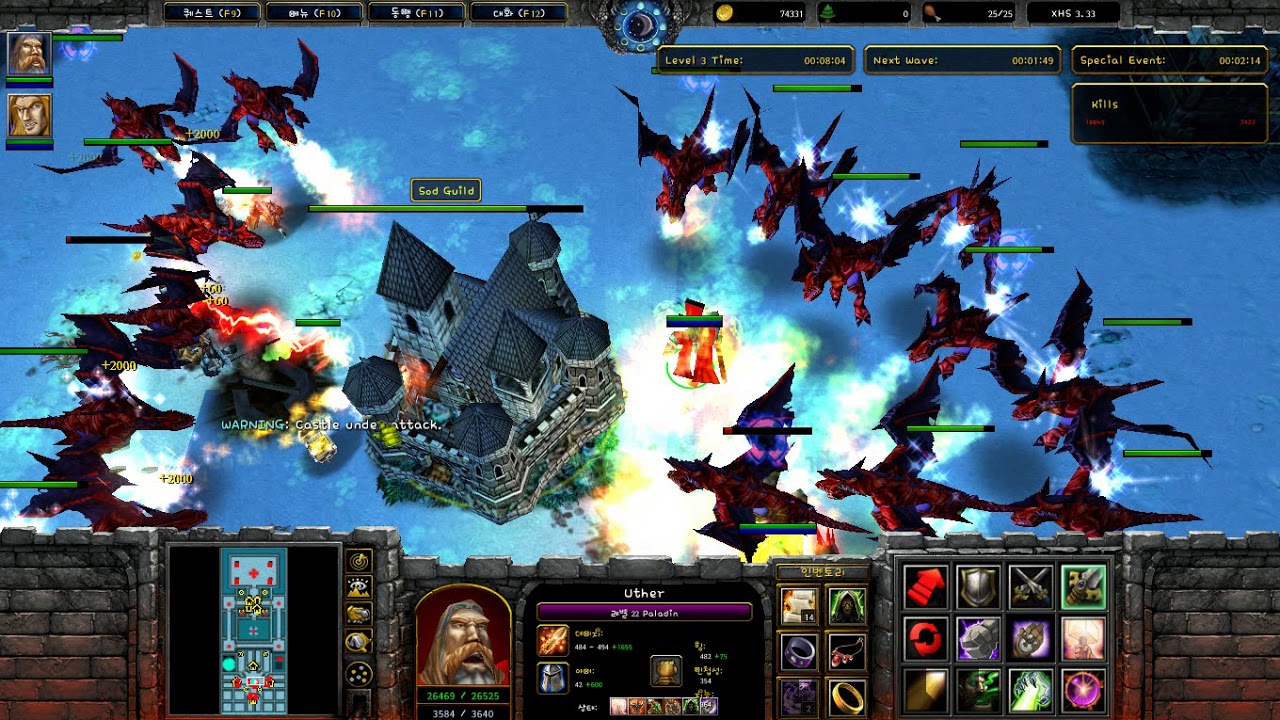1280x720 pixels.
Task: Choose the red arrow Move command
Action: pyautogui.click(x=926, y=587)
